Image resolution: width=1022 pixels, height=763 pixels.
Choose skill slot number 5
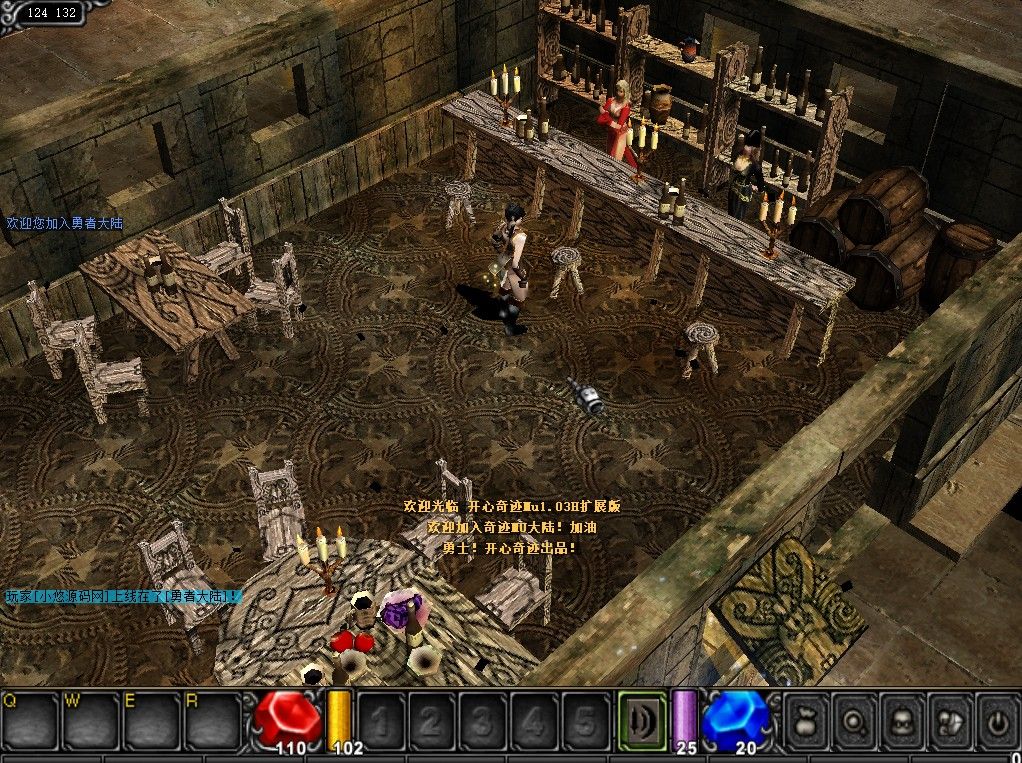[585, 720]
